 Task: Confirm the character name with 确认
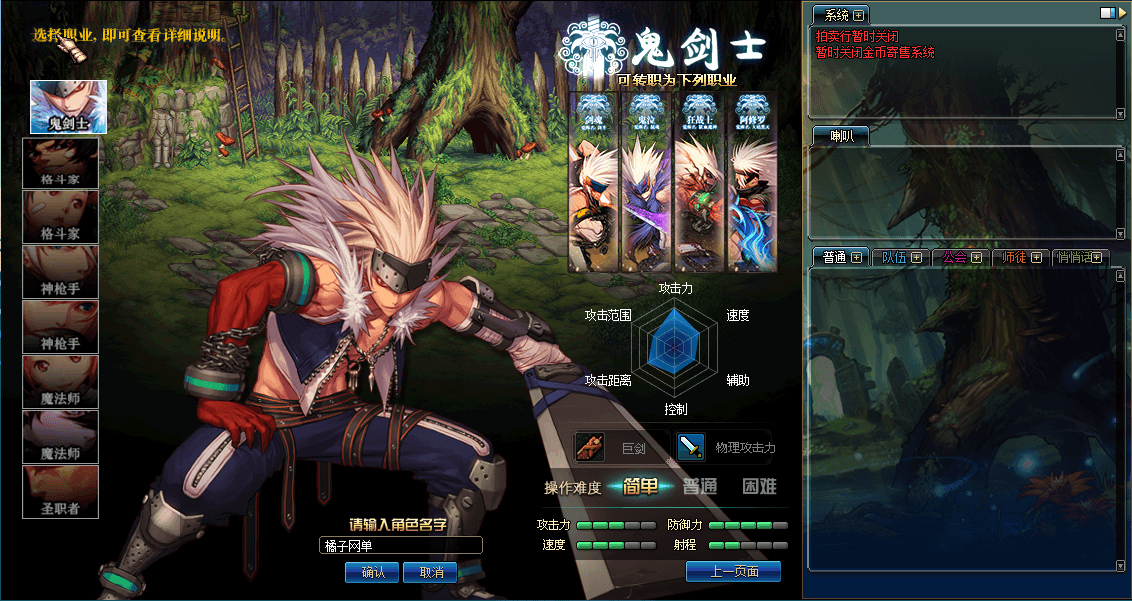click(372, 572)
